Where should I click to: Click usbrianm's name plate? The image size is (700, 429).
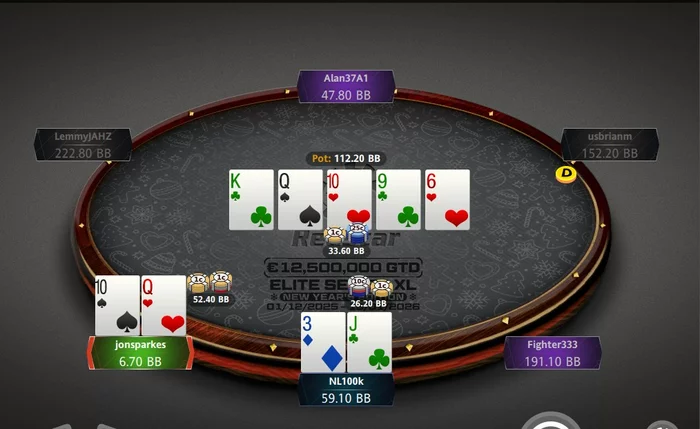pyautogui.click(x=610, y=145)
